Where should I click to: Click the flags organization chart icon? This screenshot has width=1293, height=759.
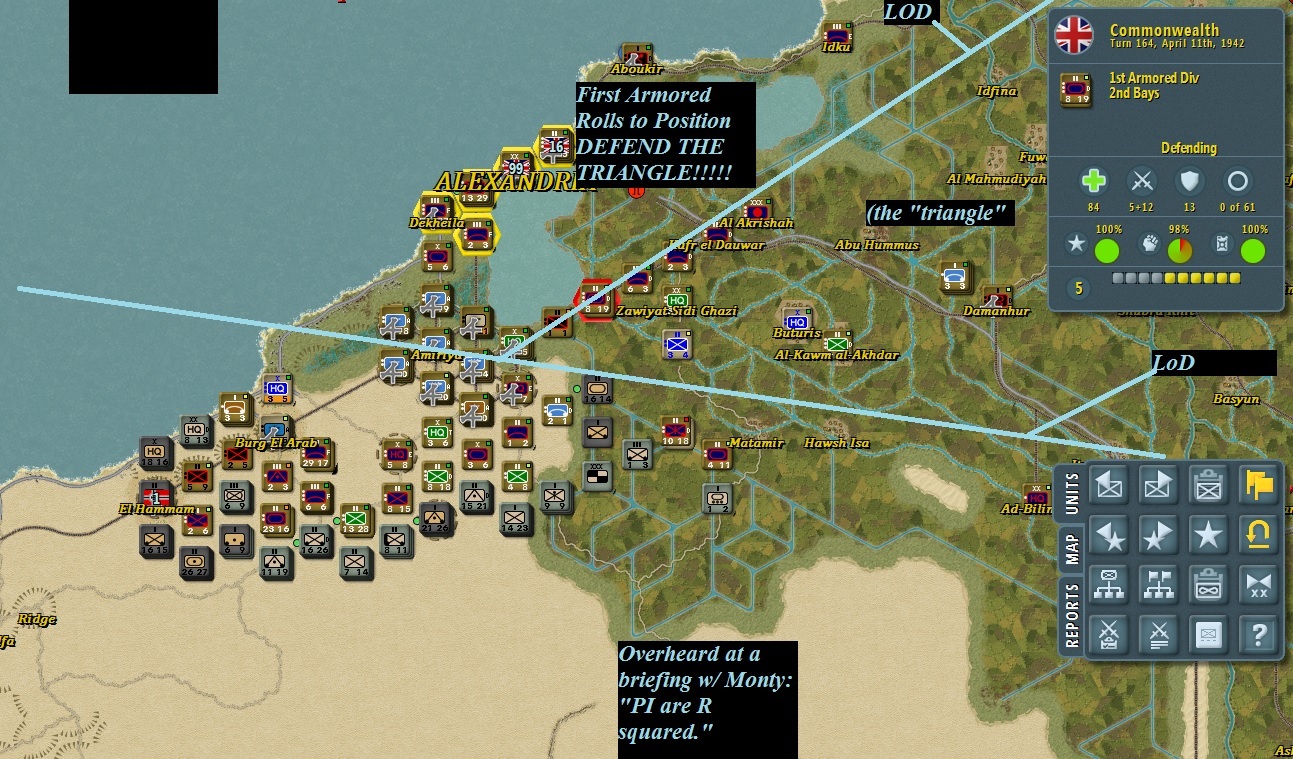point(1158,585)
